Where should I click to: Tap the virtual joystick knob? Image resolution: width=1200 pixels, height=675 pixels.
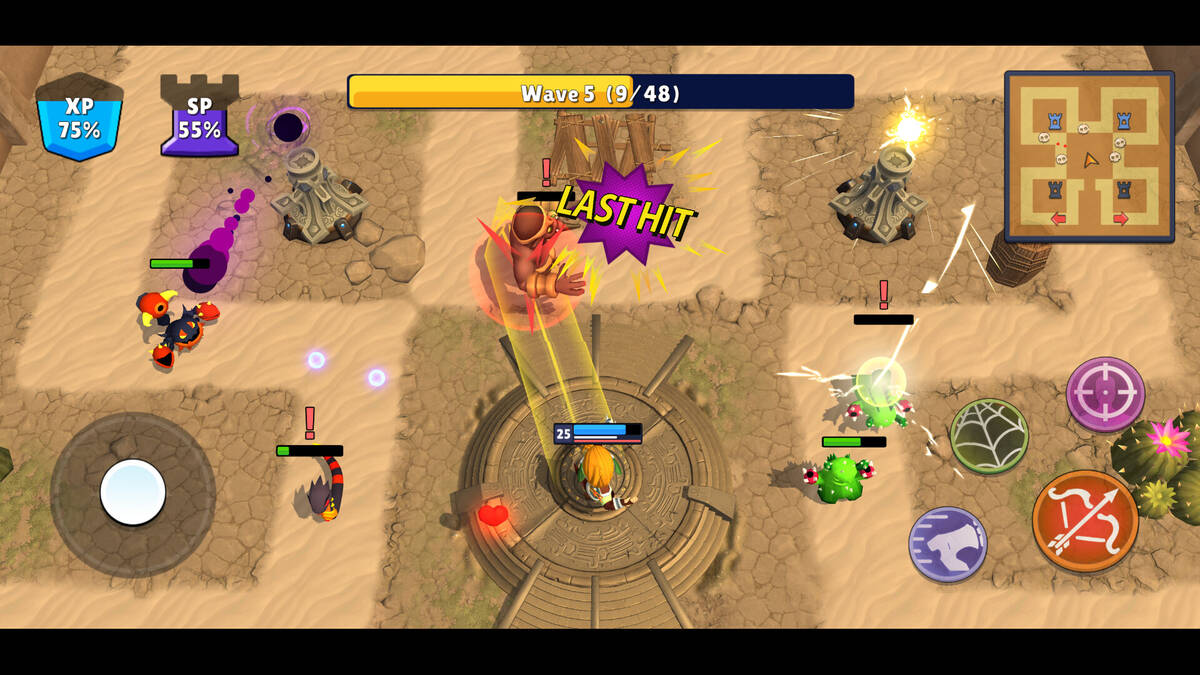coord(133,492)
